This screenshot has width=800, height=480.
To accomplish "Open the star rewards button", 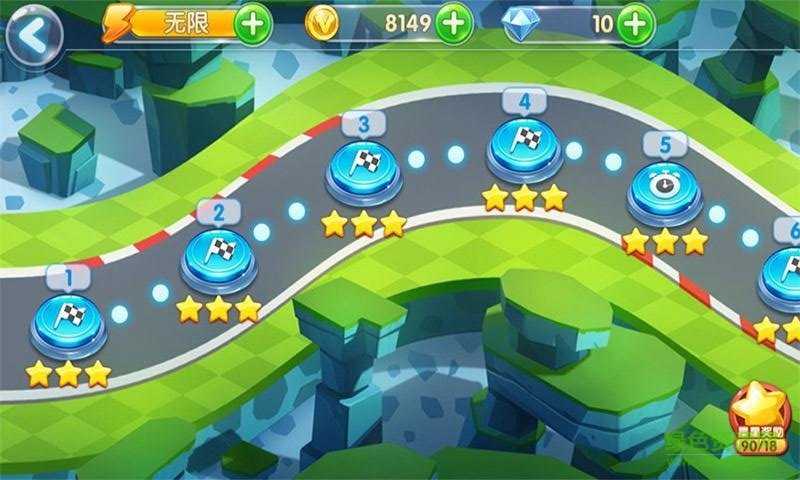I will pyautogui.click(x=761, y=418).
